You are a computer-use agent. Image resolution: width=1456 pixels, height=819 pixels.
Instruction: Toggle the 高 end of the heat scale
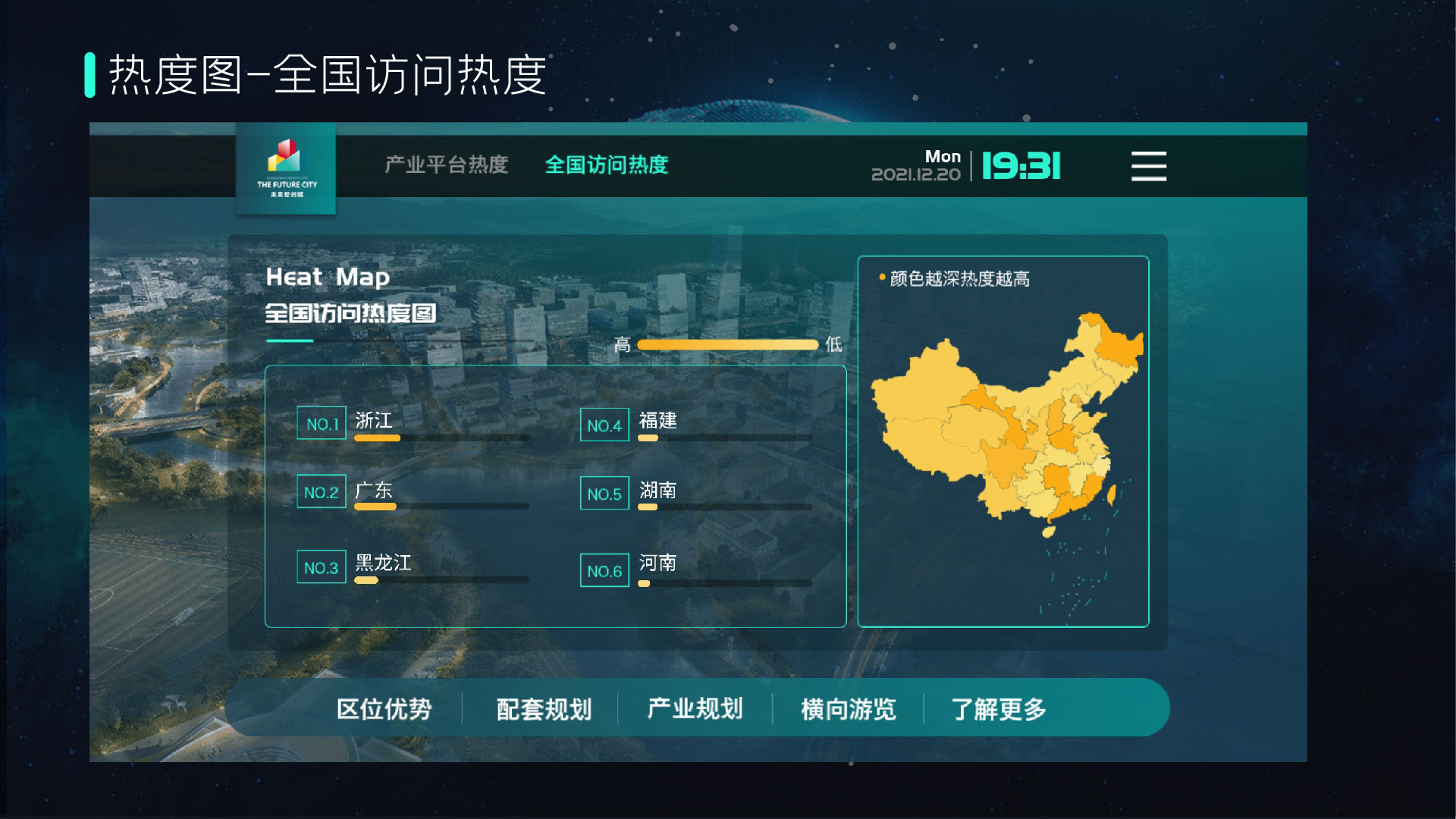(x=621, y=345)
